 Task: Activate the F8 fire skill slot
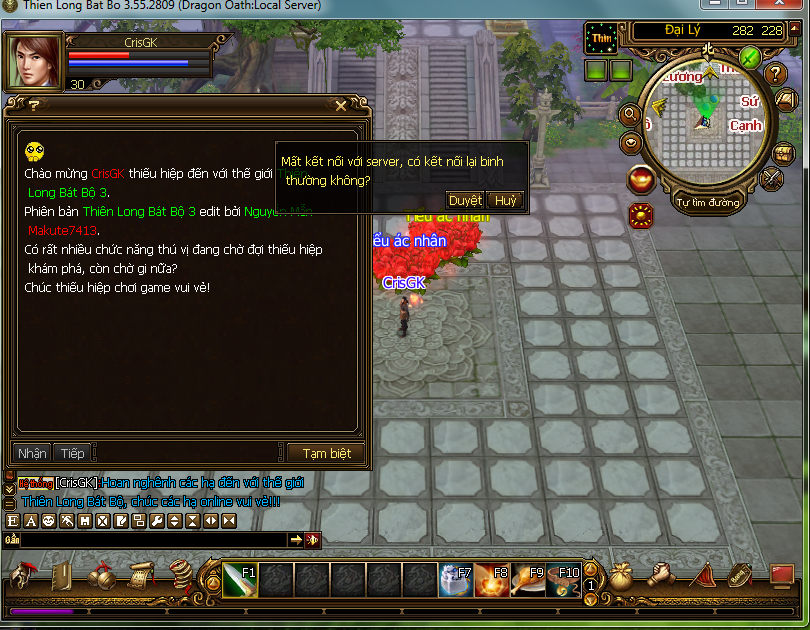click(x=490, y=579)
